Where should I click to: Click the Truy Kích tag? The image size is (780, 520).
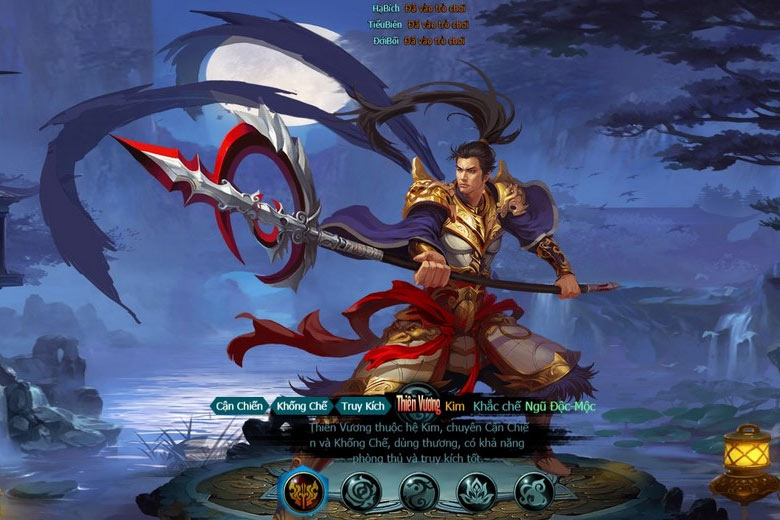coord(362,406)
